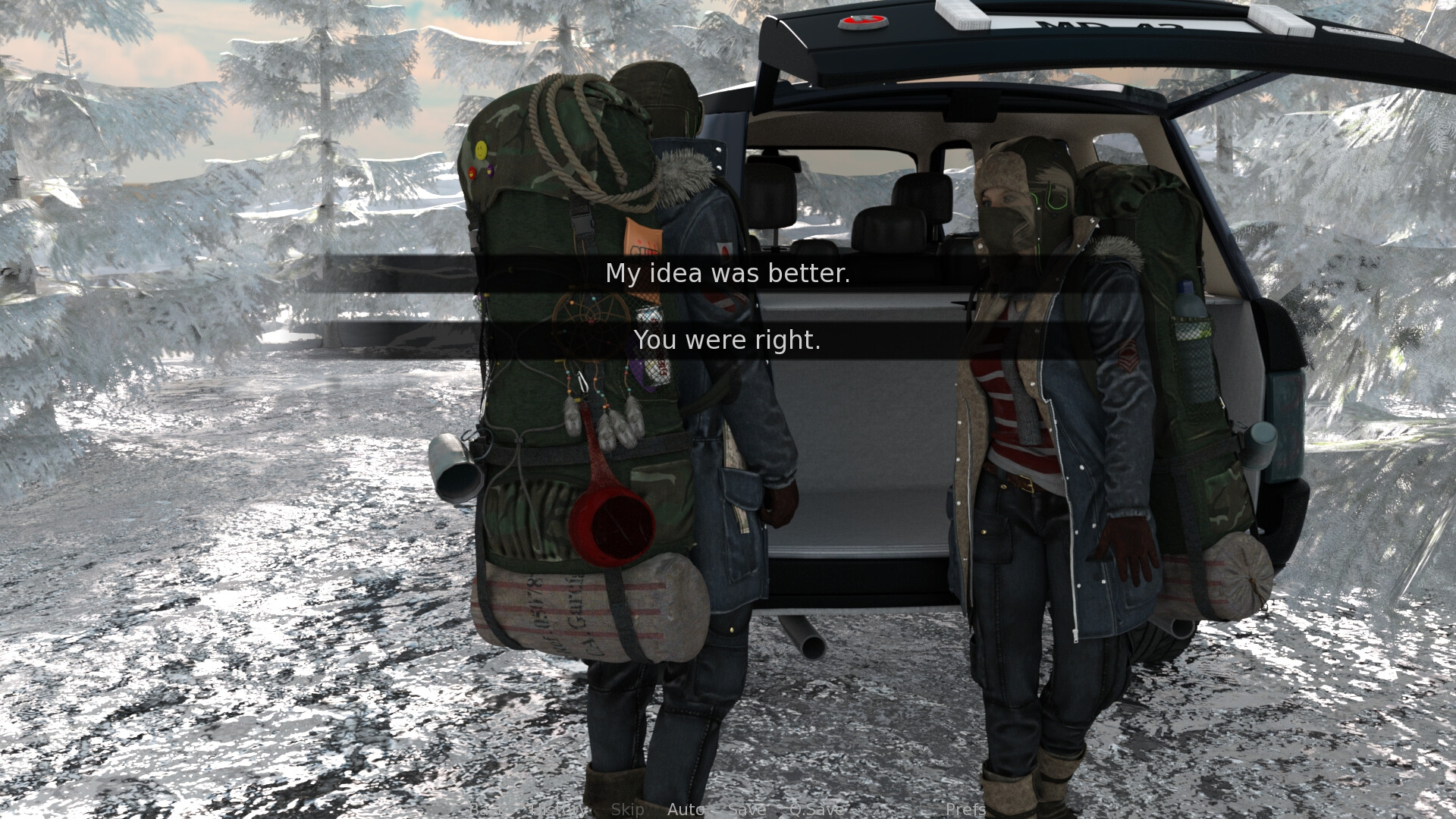
Task: Enable Skip mode from the quick menu
Action: [x=629, y=810]
